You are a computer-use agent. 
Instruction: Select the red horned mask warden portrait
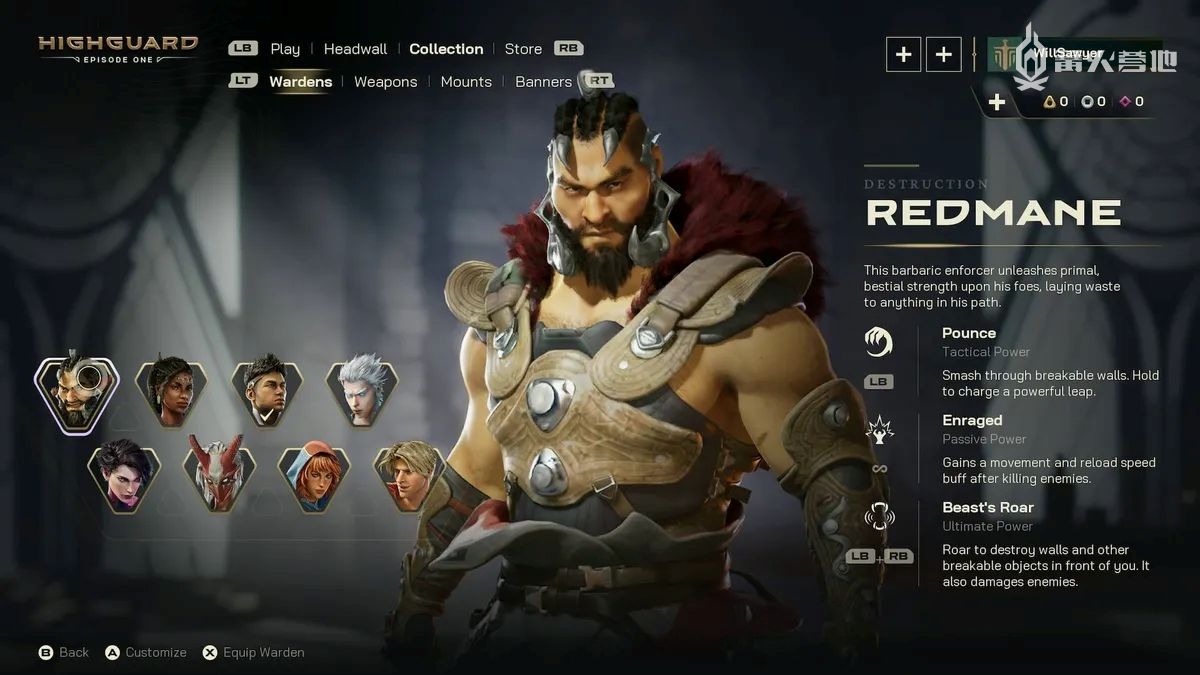(219, 475)
